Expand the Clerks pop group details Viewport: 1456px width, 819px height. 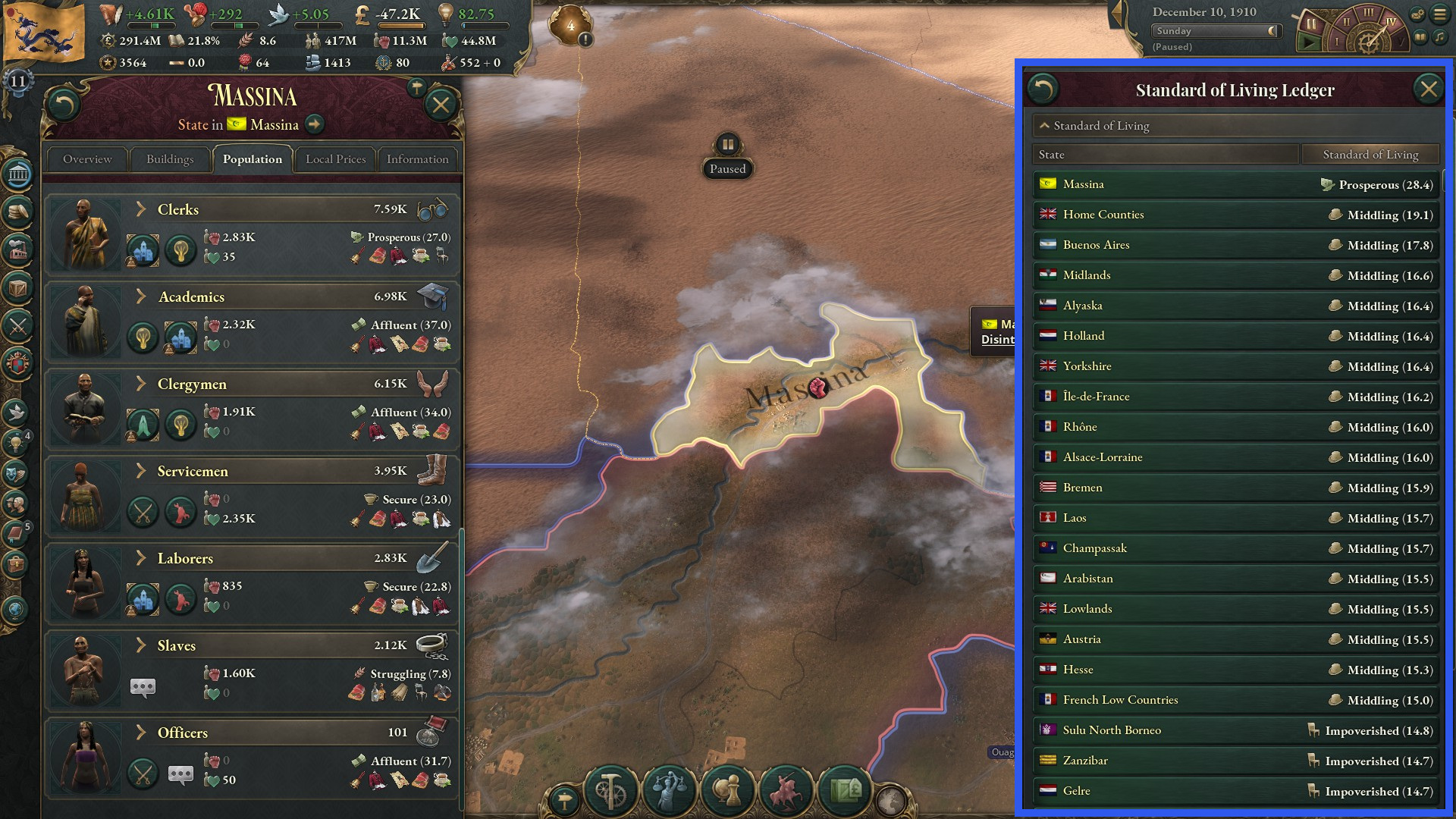tap(140, 209)
